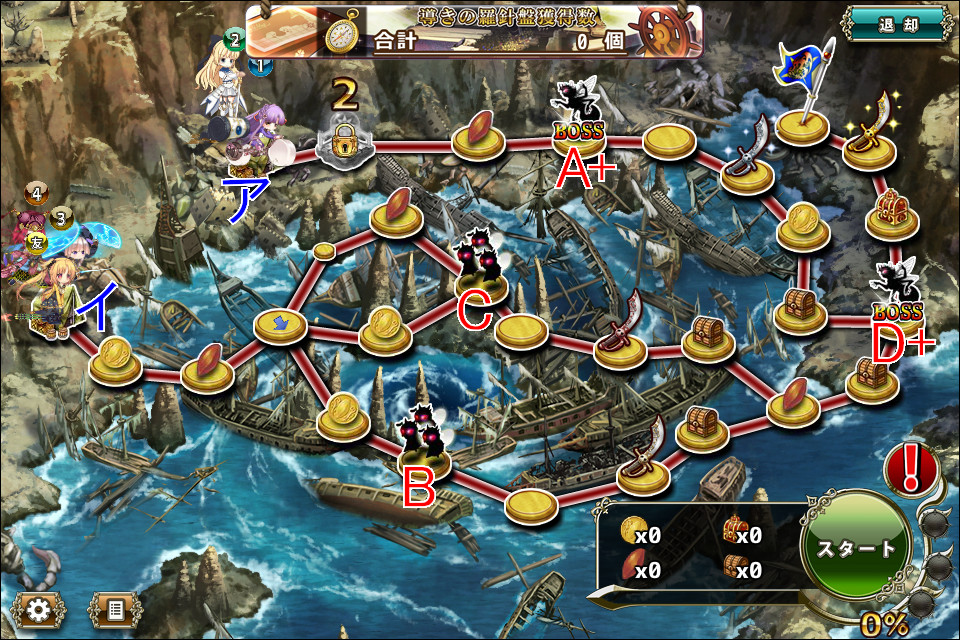Choose the enemy node labeled C

pyautogui.click(x=479, y=270)
